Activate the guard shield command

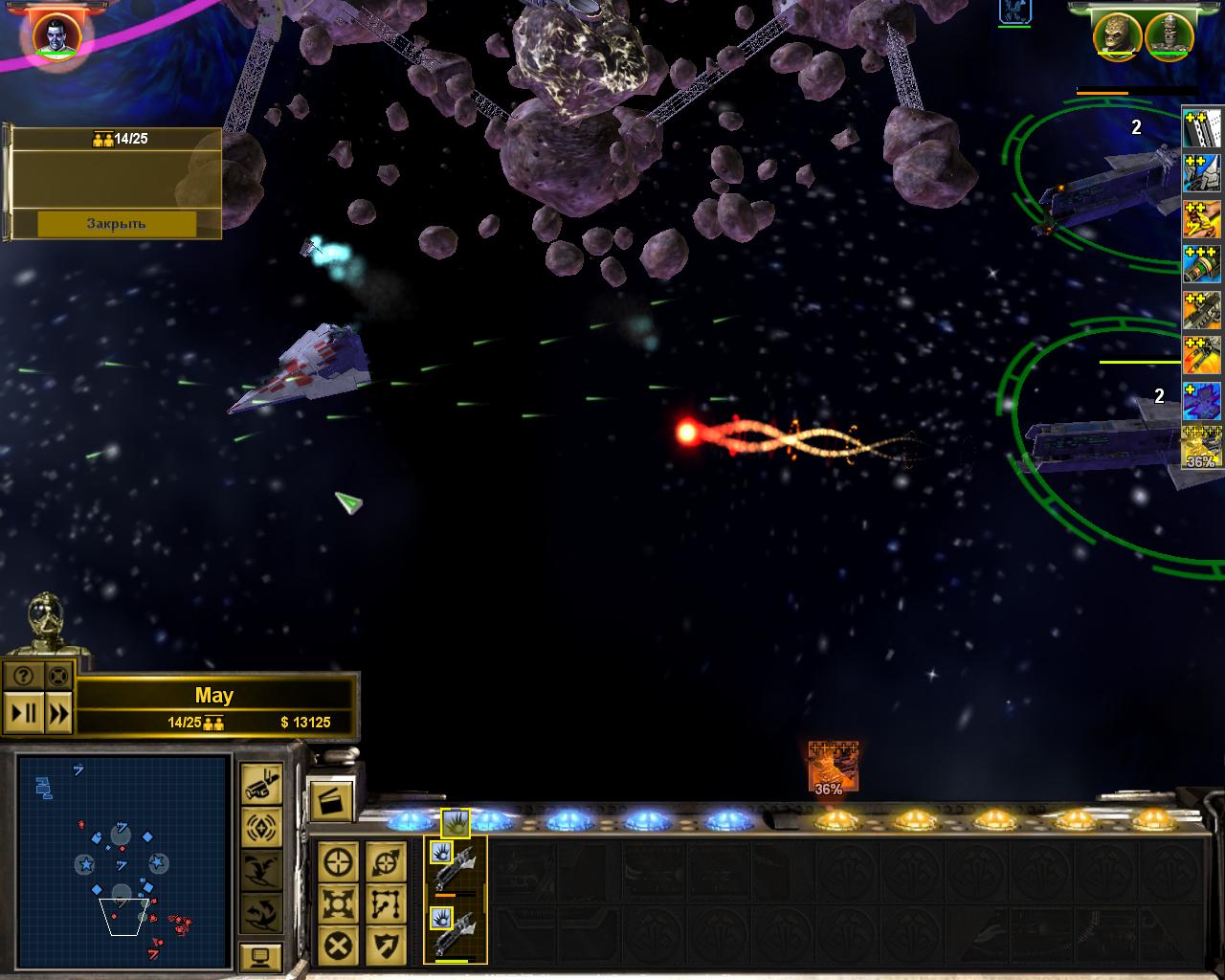(x=386, y=947)
